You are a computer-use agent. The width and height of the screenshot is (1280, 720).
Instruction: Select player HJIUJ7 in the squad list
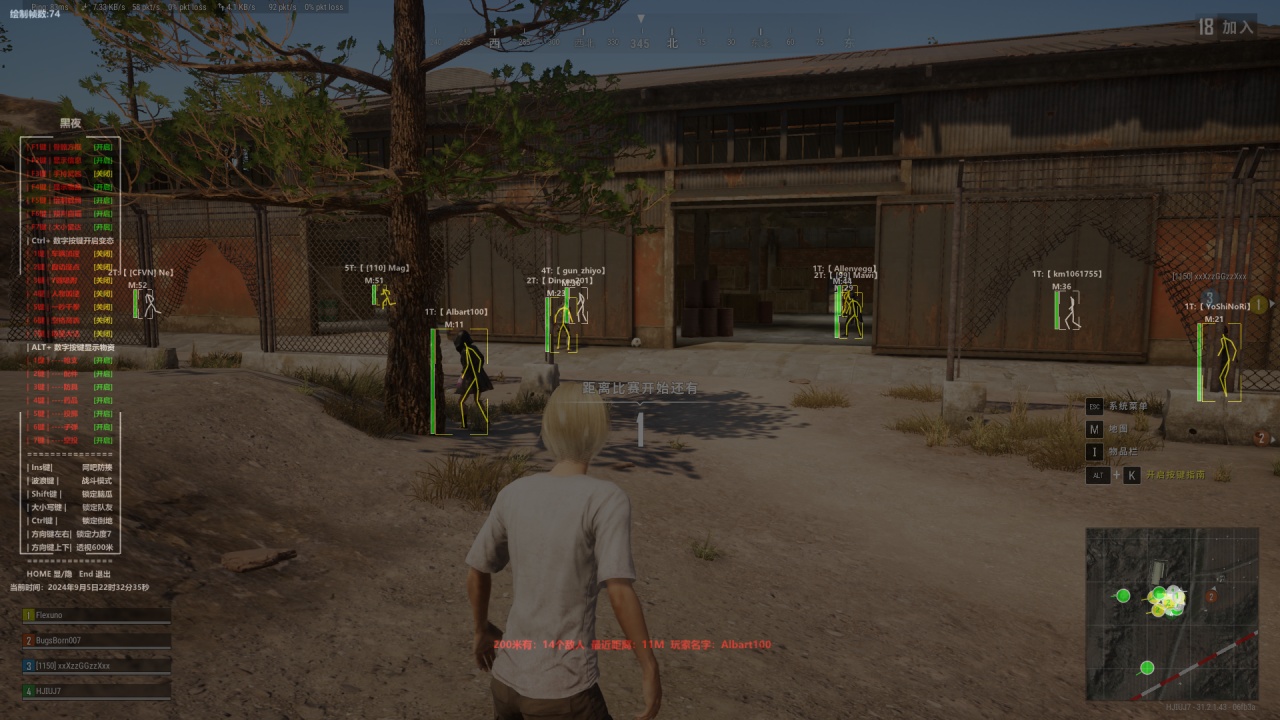point(48,690)
